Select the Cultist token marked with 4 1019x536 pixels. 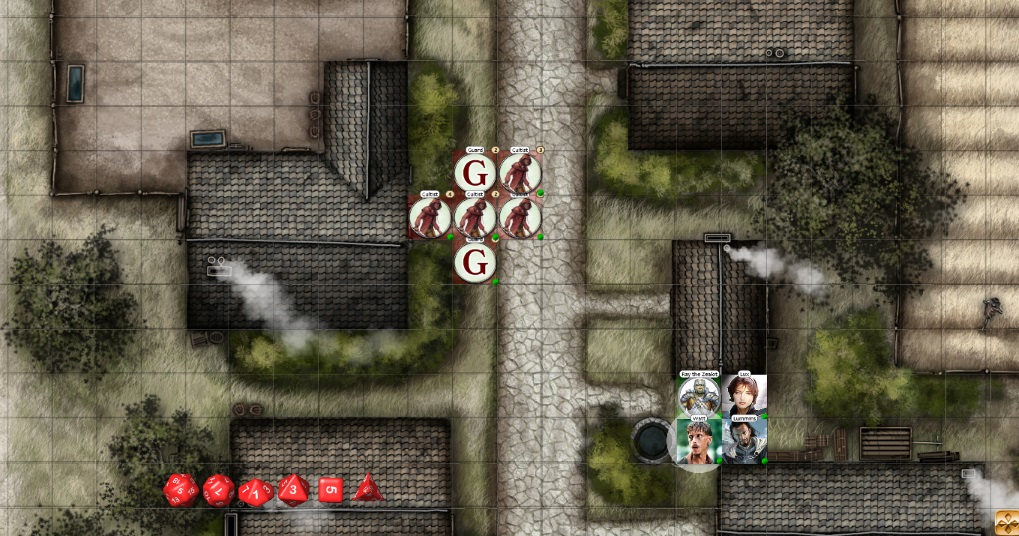(x=430, y=218)
